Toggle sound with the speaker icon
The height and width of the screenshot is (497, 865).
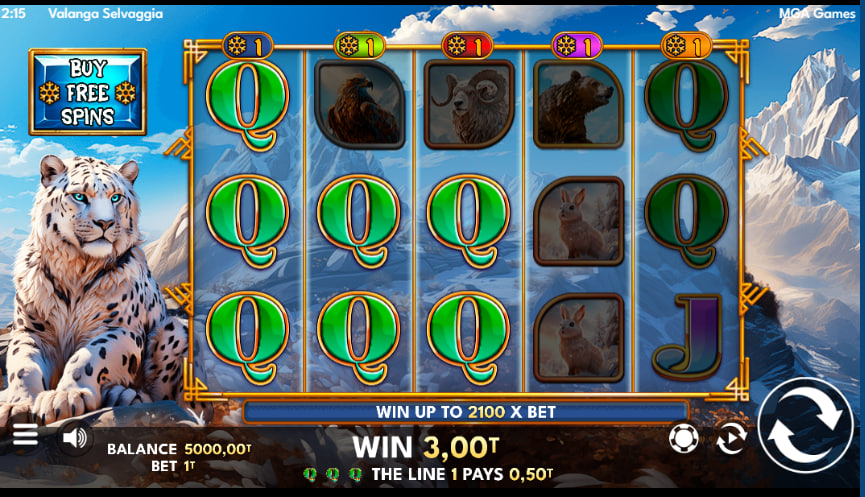pyautogui.click(x=74, y=437)
